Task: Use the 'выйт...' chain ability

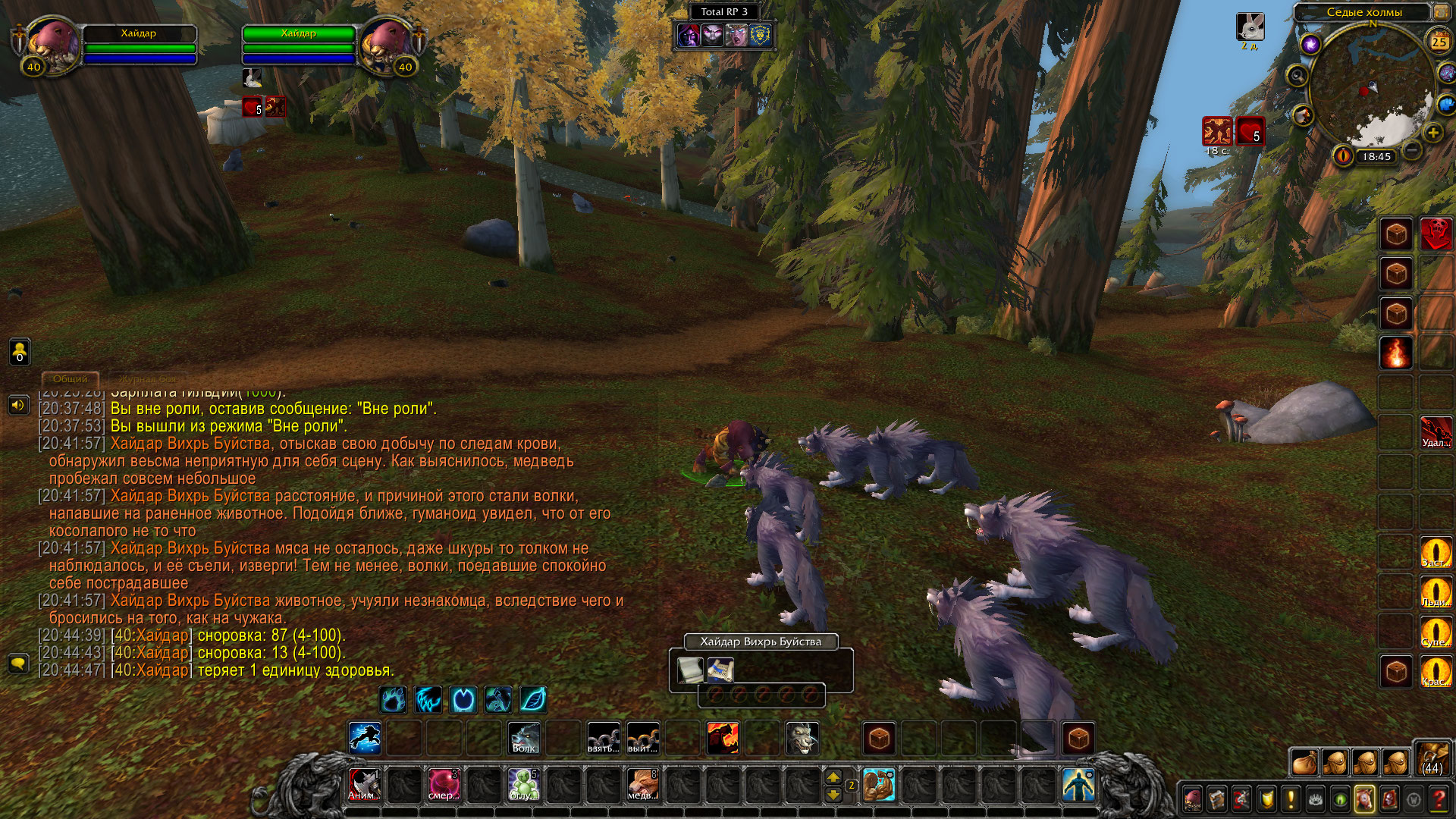Action: pyautogui.click(x=643, y=738)
